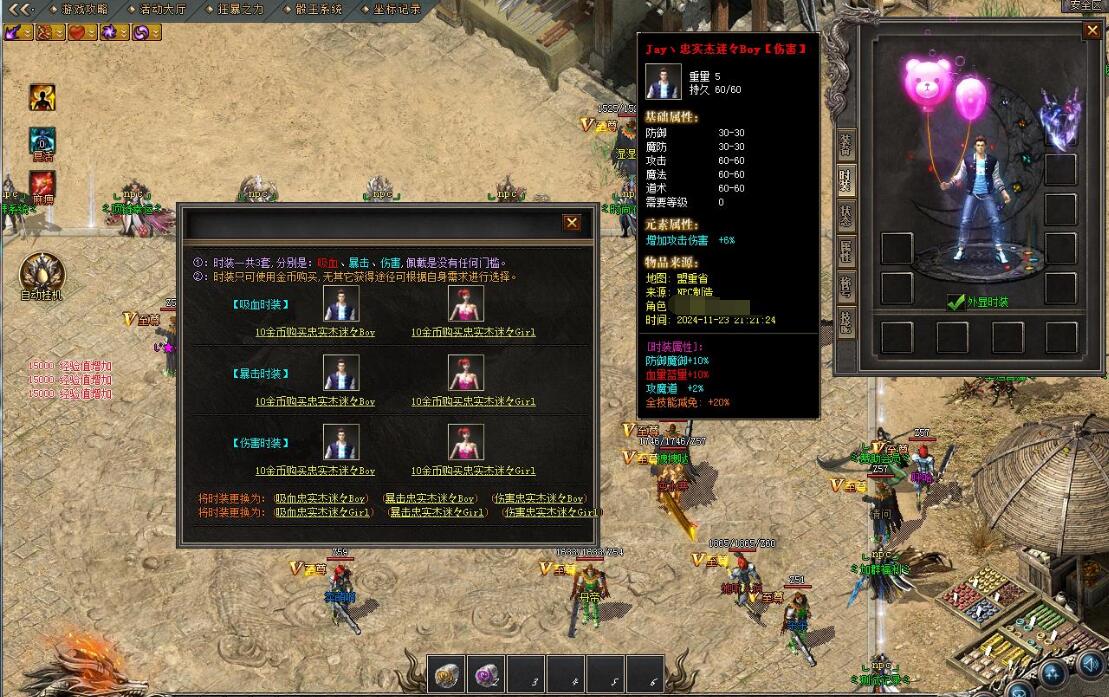1109x697 pixels.
Task: Open the 状态 tab in character panel
Action: pos(846,215)
